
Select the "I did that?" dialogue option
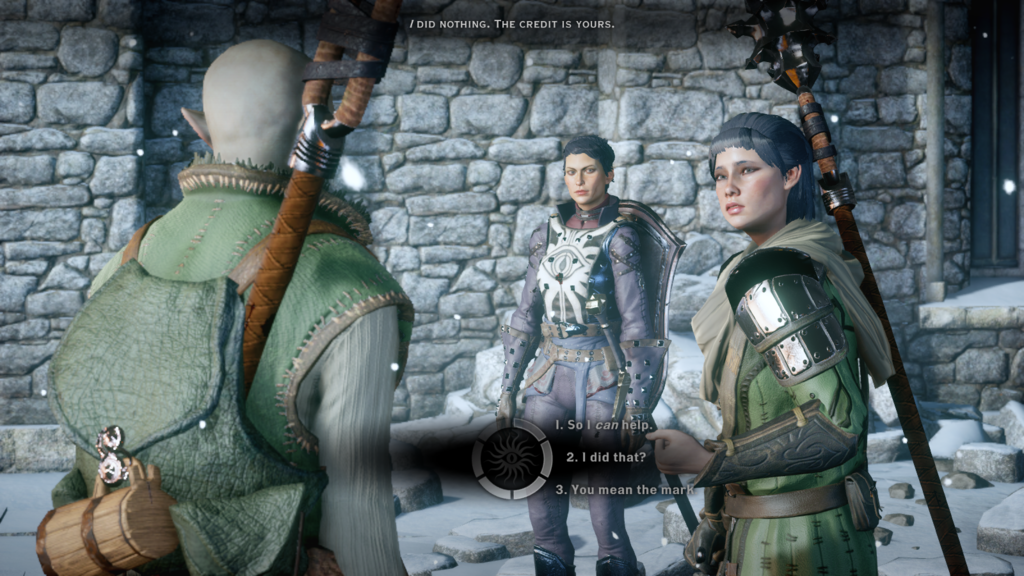[606, 457]
